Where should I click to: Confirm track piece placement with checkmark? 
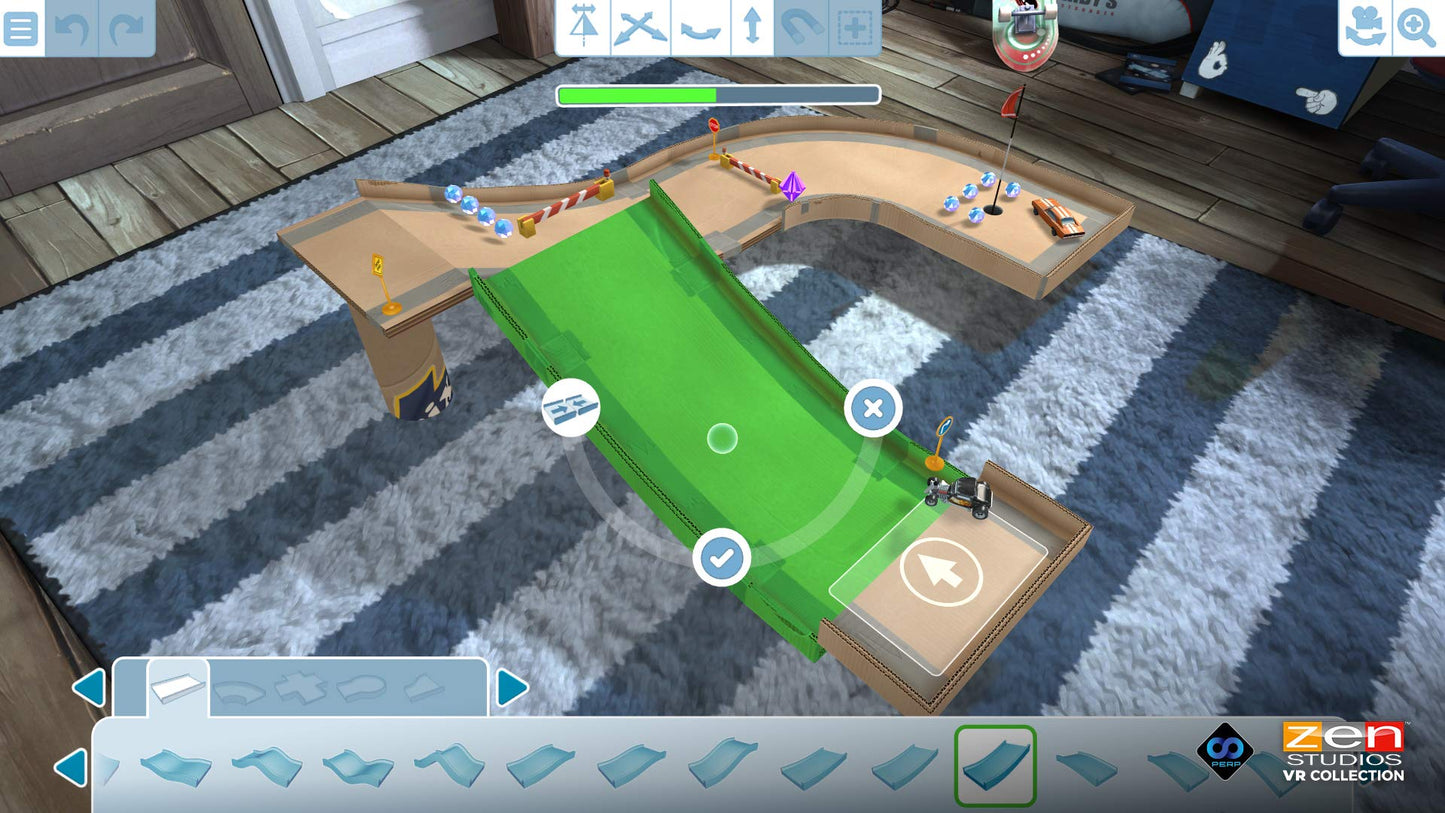click(x=722, y=558)
